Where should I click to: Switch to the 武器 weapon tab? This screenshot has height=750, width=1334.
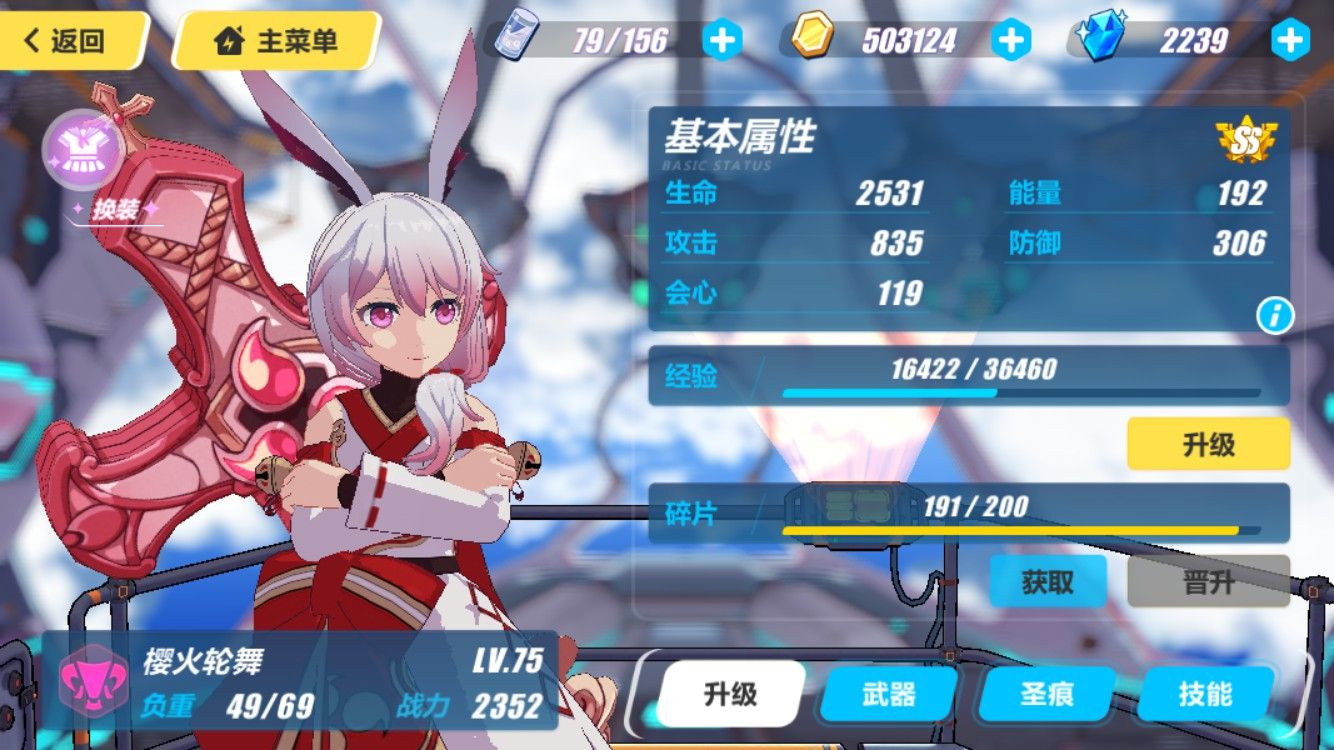point(888,691)
